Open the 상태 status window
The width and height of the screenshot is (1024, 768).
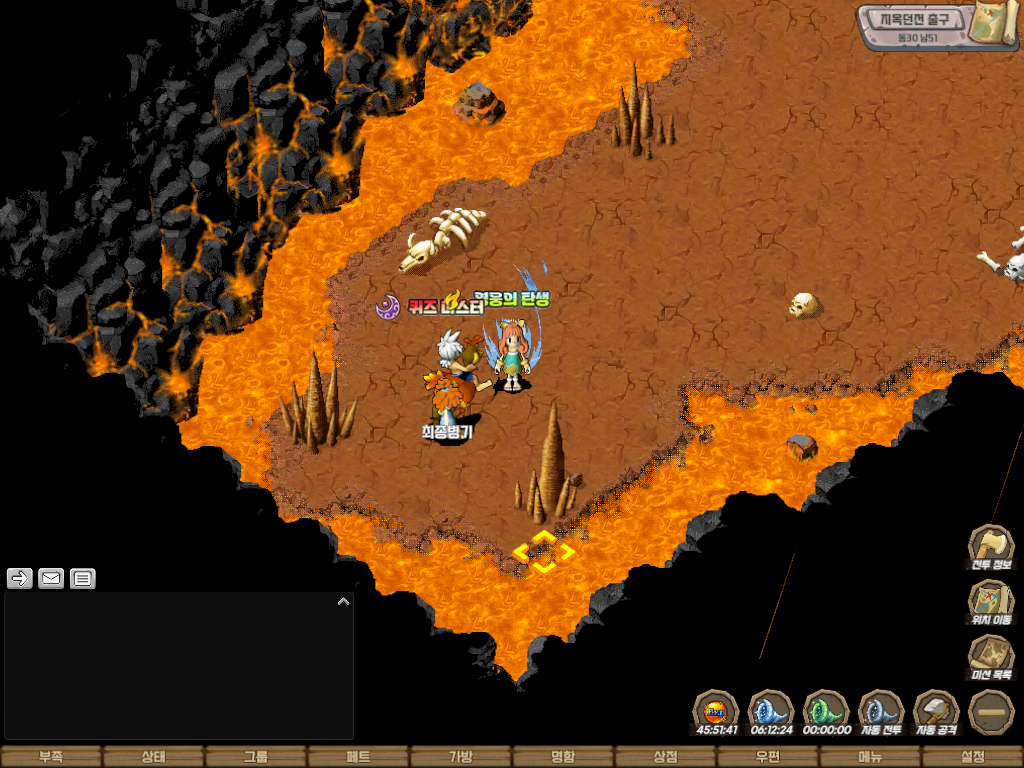tap(153, 757)
